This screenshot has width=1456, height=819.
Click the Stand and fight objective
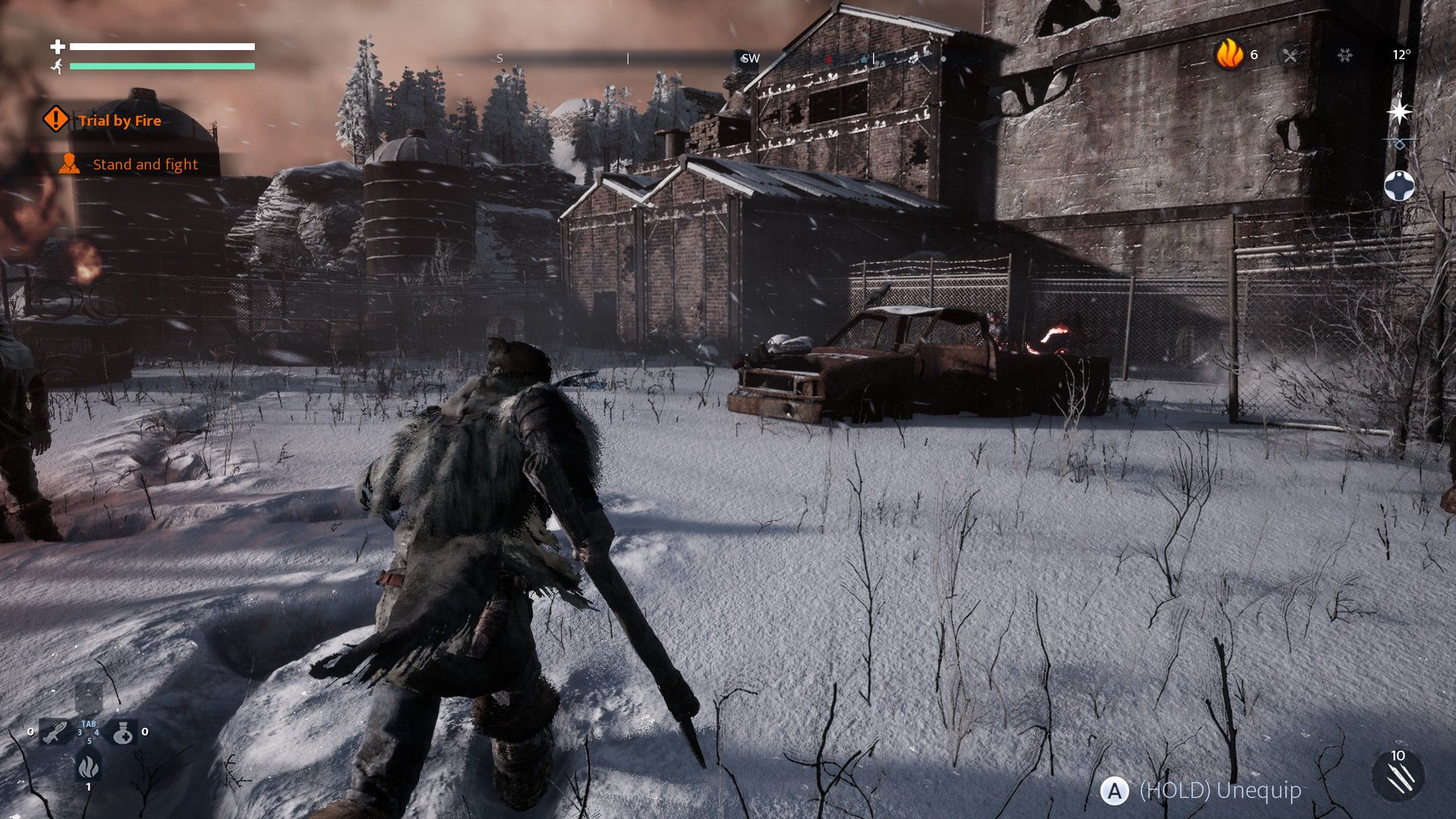pyautogui.click(x=144, y=165)
